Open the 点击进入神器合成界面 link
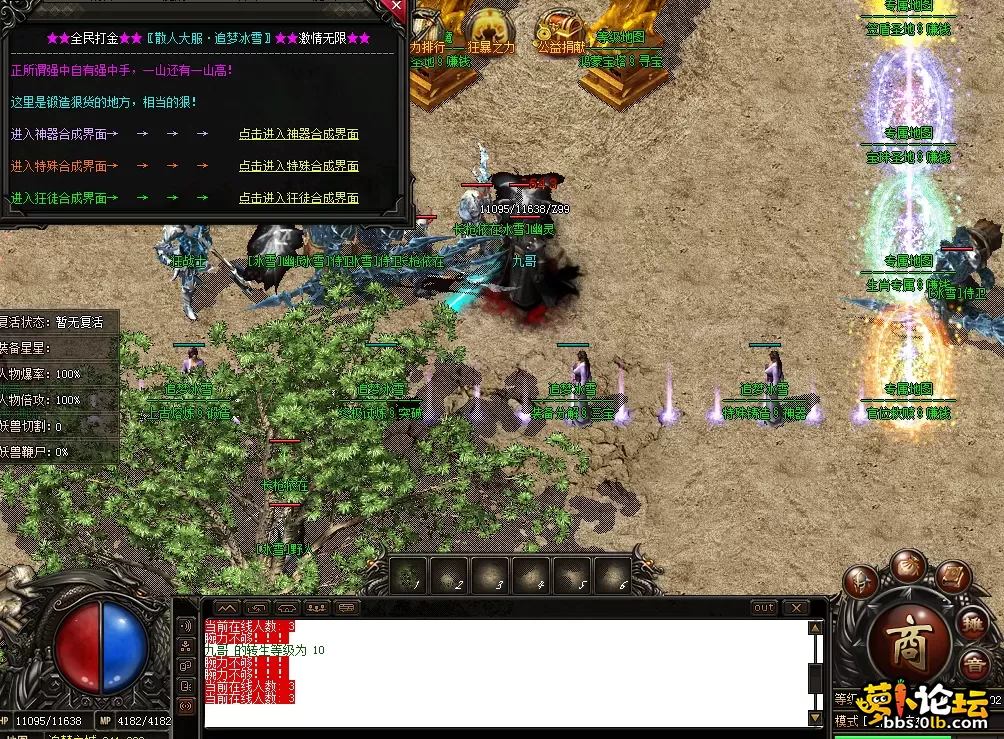This screenshot has width=1004, height=739. point(298,134)
